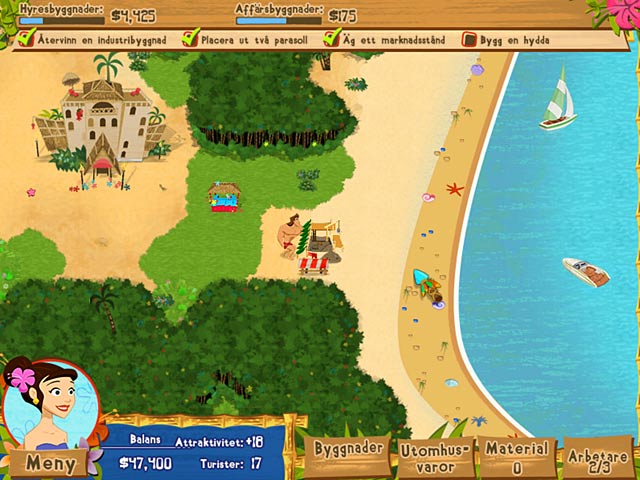Viewport: 640px width, 480px height.
Task: Open the Byggnader build menu
Action: [x=349, y=451]
